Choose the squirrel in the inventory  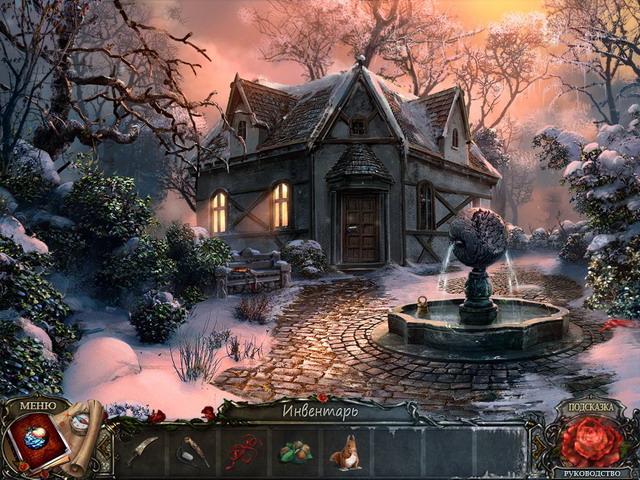coord(346,452)
